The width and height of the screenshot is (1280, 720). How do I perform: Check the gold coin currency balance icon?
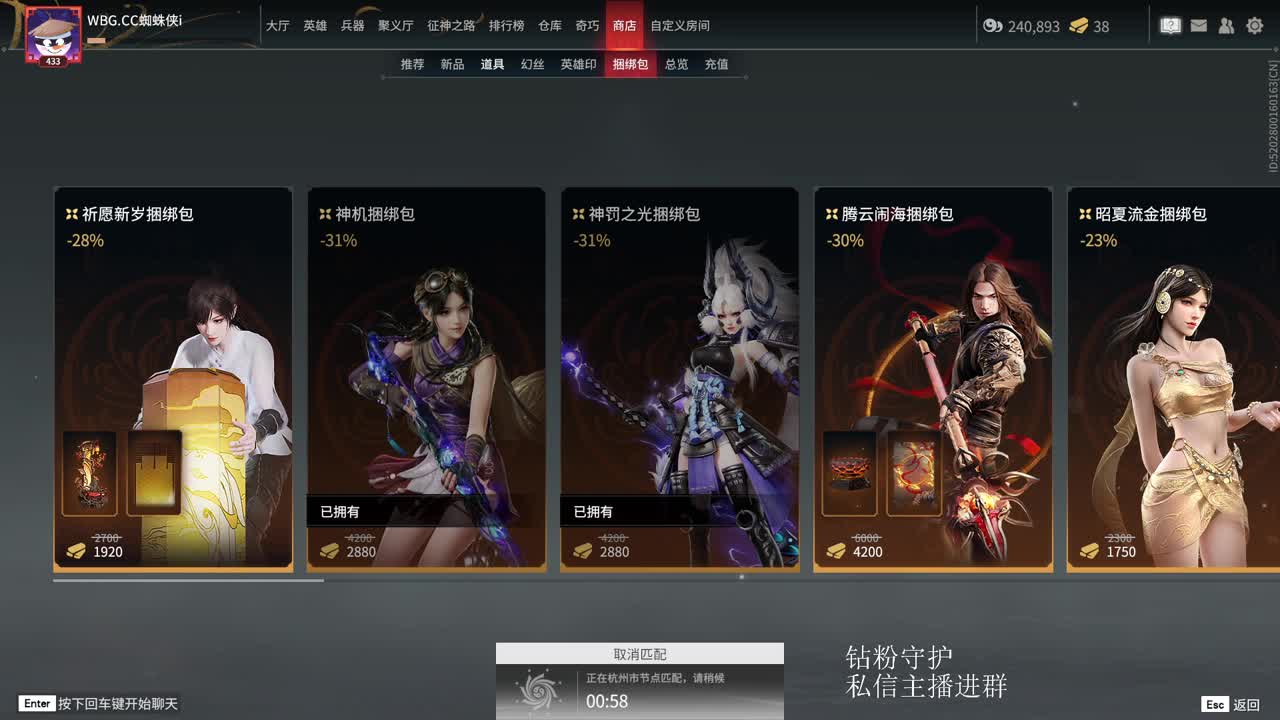994,27
